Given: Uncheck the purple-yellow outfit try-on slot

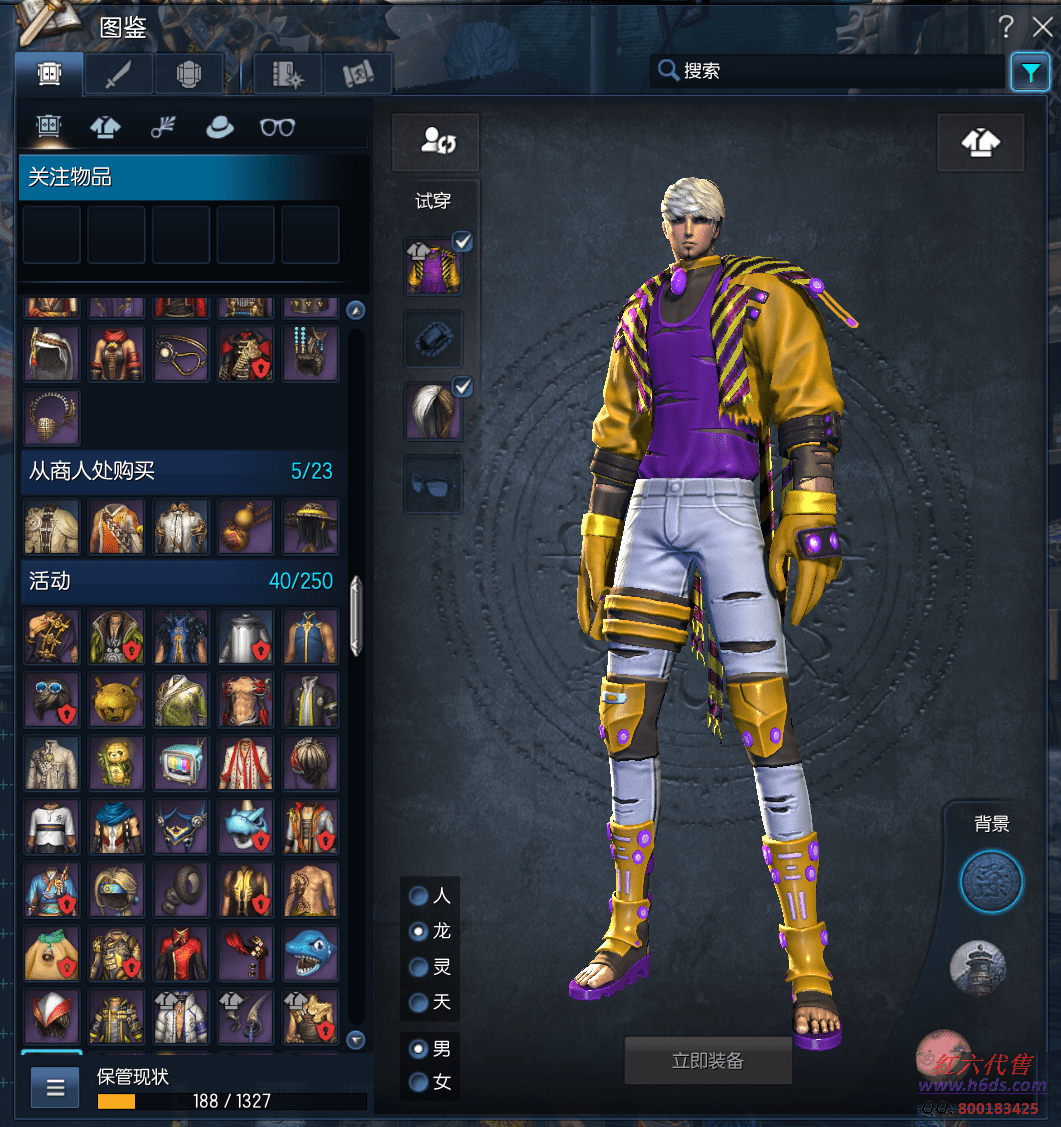Looking at the screenshot, I should pos(463,241).
